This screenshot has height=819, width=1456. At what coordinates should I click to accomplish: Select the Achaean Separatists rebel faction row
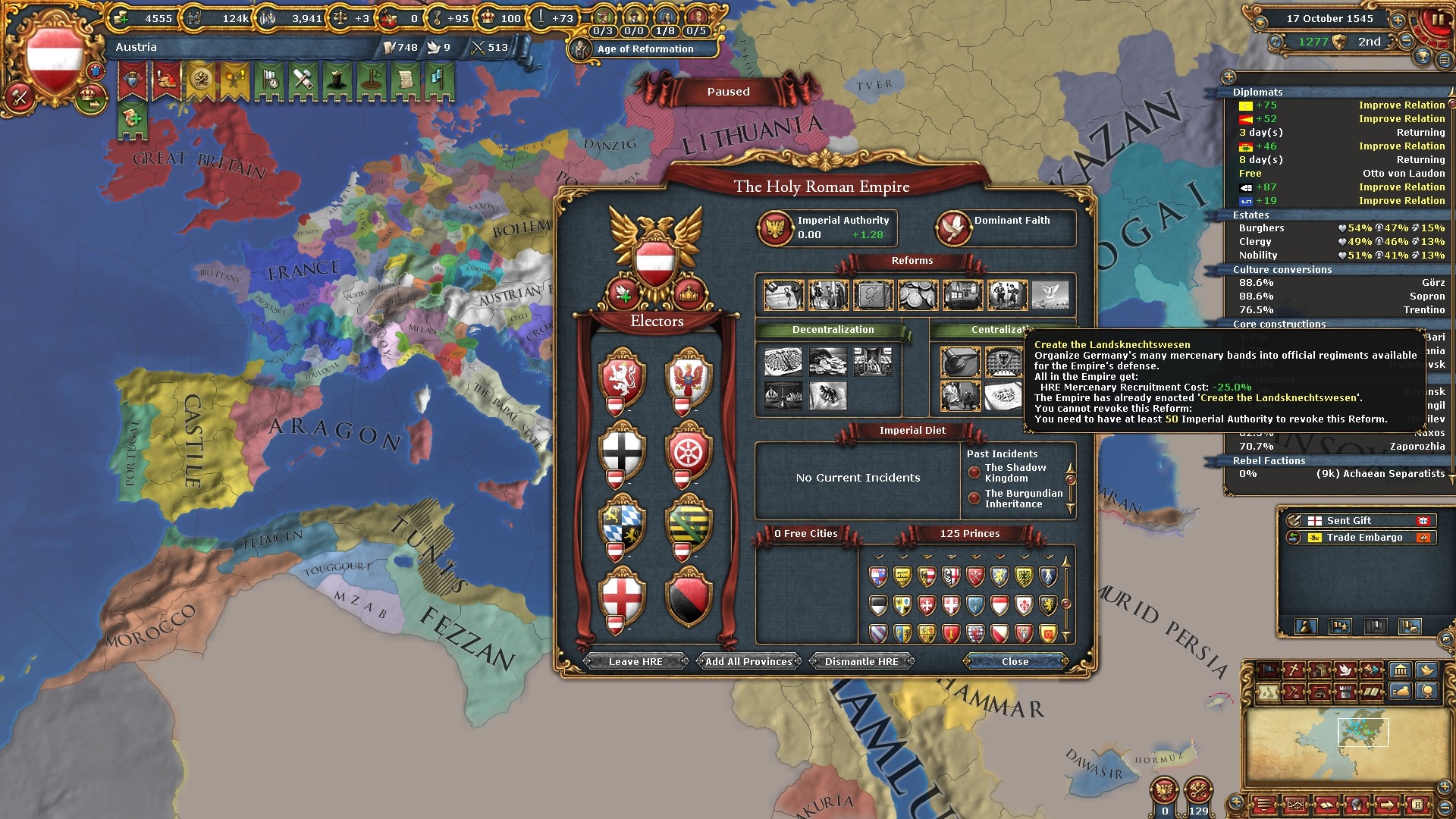1338,474
